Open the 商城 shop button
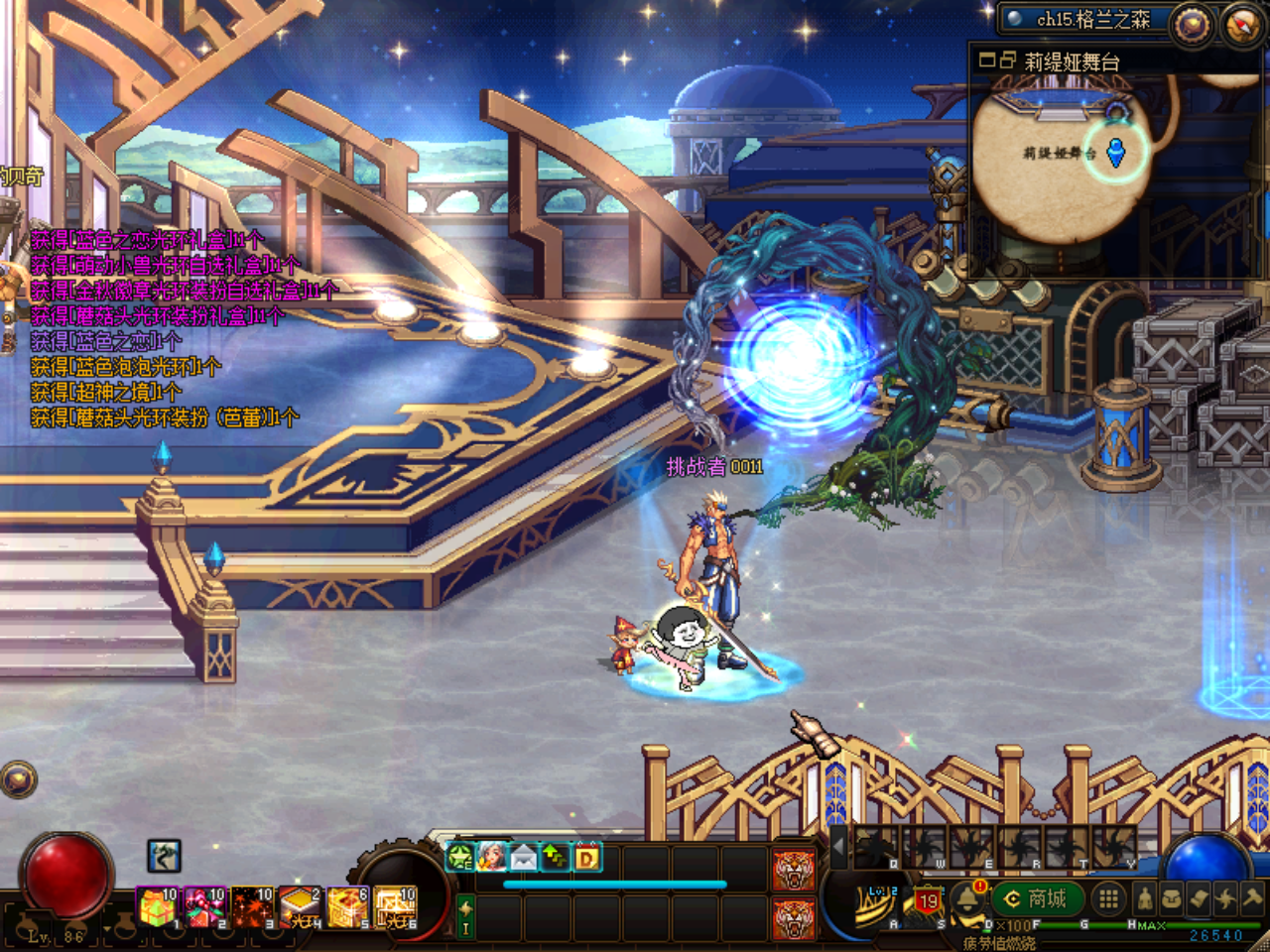1270x952 pixels. pos(1037,898)
